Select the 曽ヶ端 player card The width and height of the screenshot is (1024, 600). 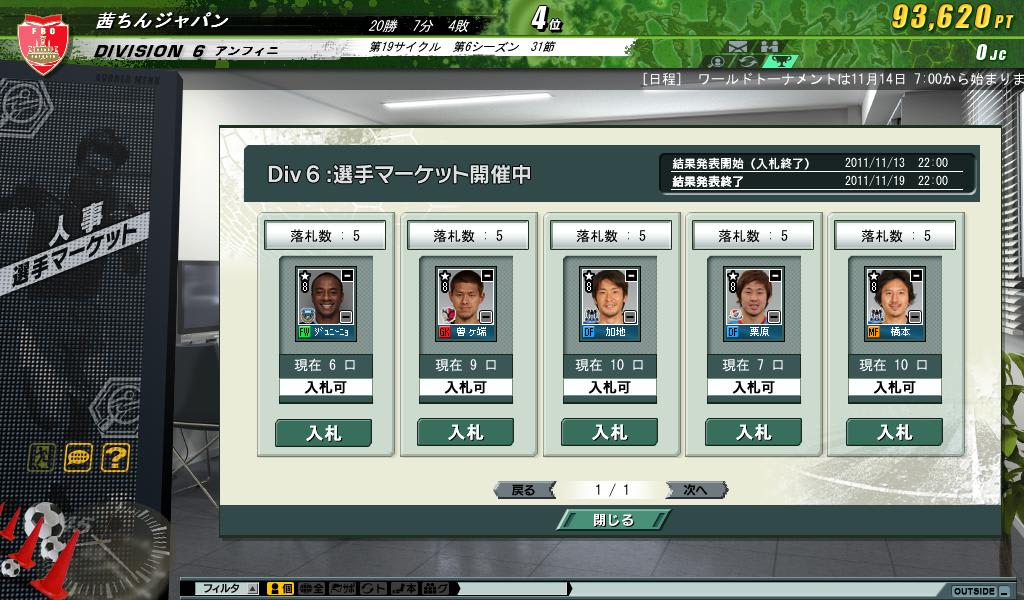pos(466,304)
